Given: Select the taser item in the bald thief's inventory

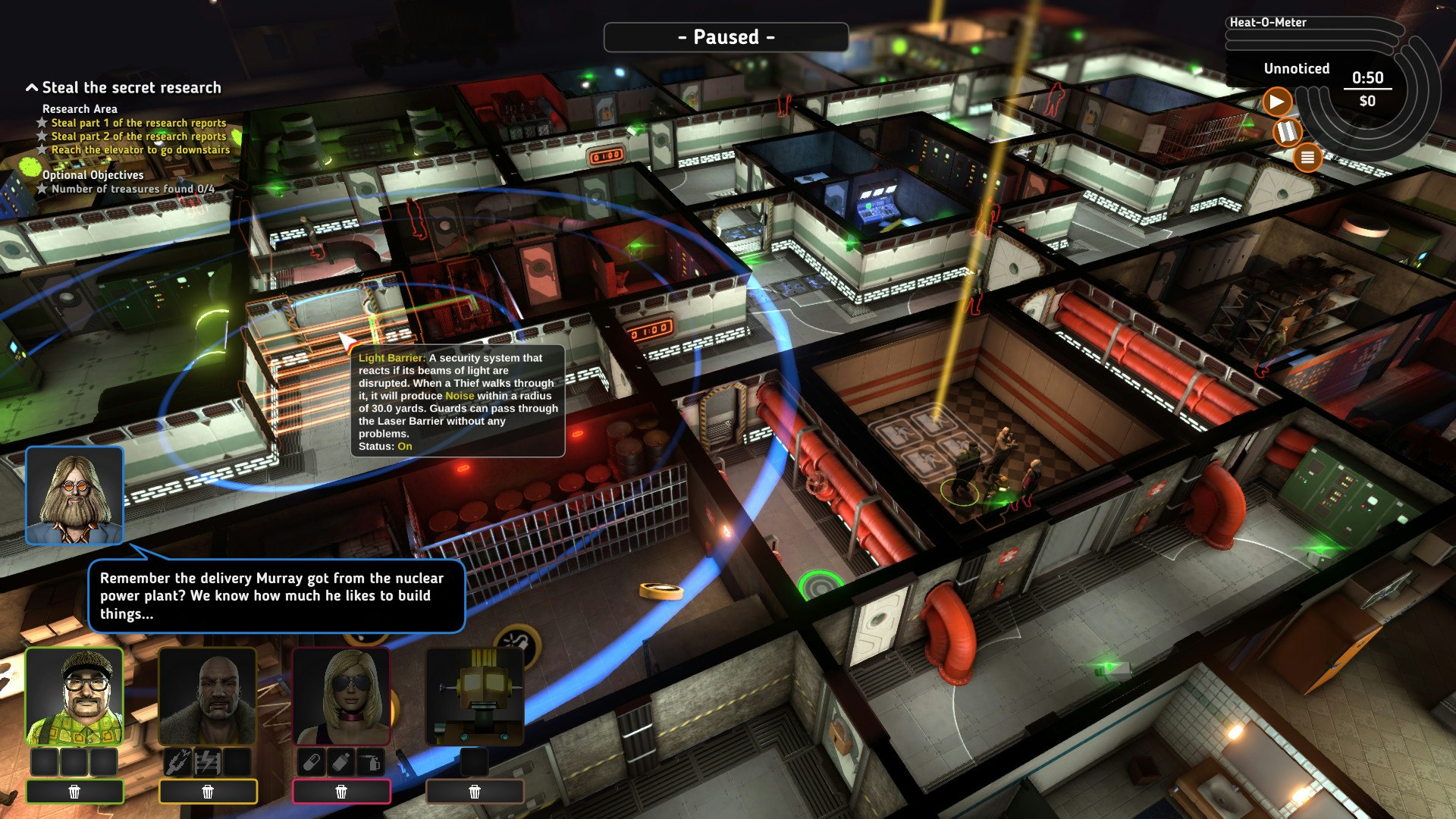Looking at the screenshot, I should click(x=207, y=761).
